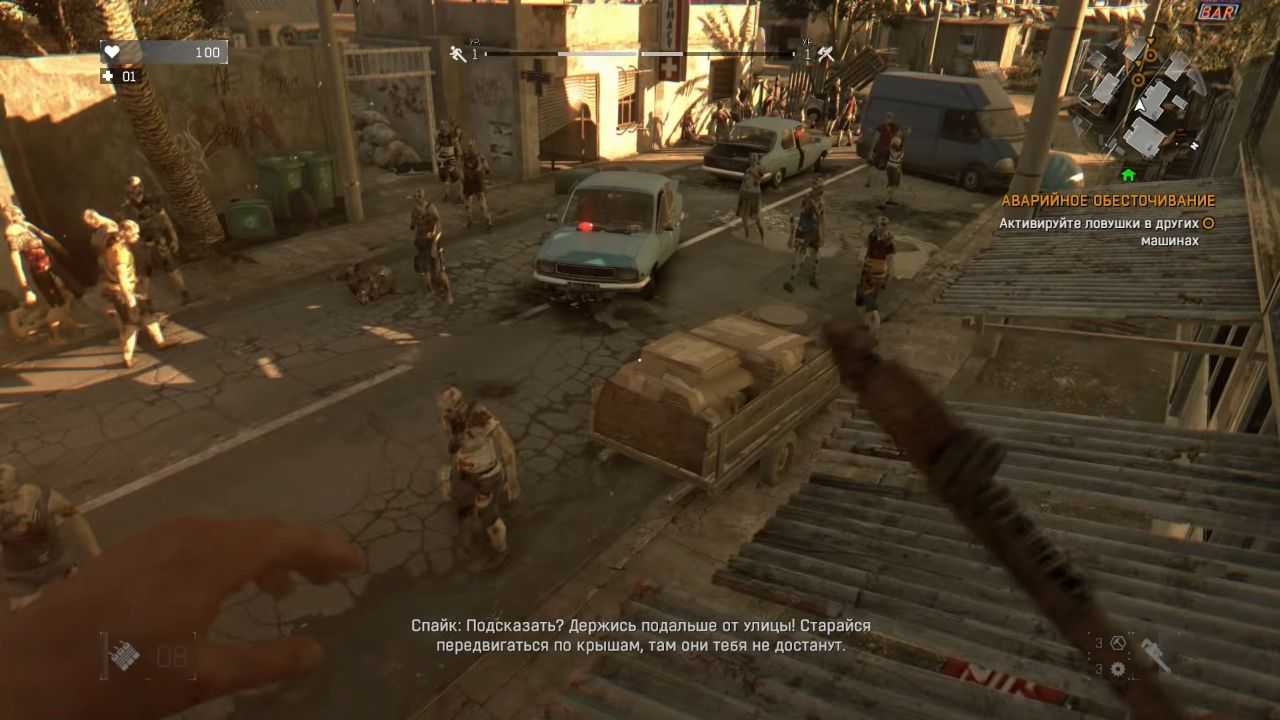The image size is (1280, 720).
Task: Click the hexagon hammer icon beside the weapon
Action: click(x=1118, y=643)
